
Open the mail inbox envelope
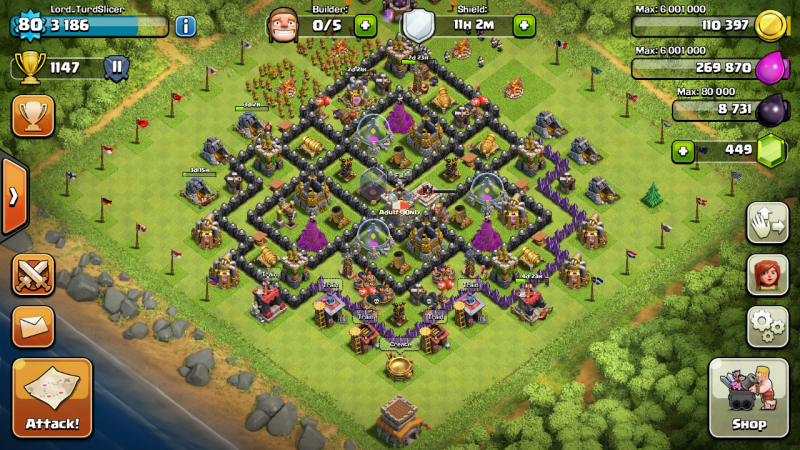coord(33,326)
